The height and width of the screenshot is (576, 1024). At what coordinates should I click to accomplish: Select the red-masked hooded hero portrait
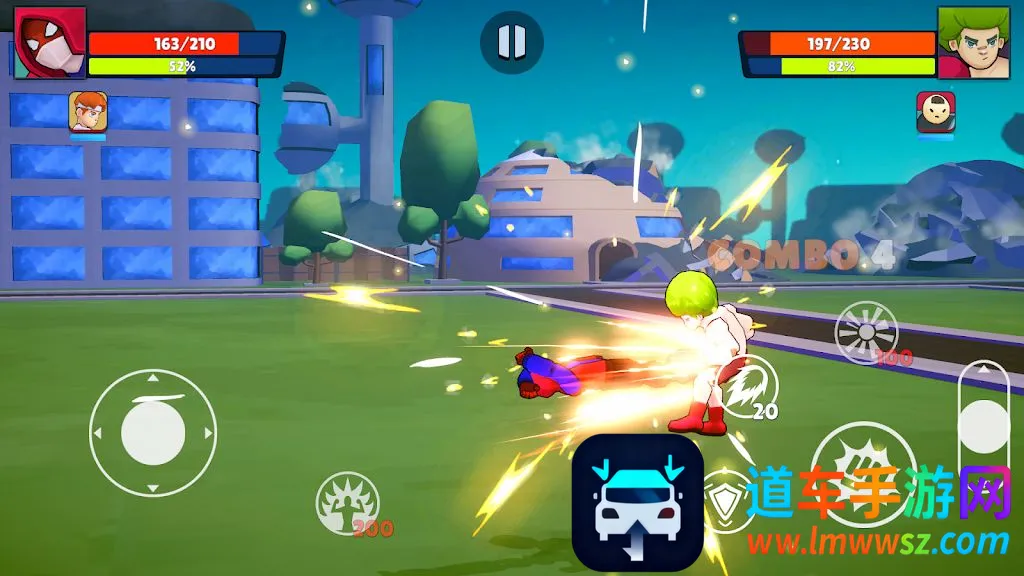[x=50, y=43]
